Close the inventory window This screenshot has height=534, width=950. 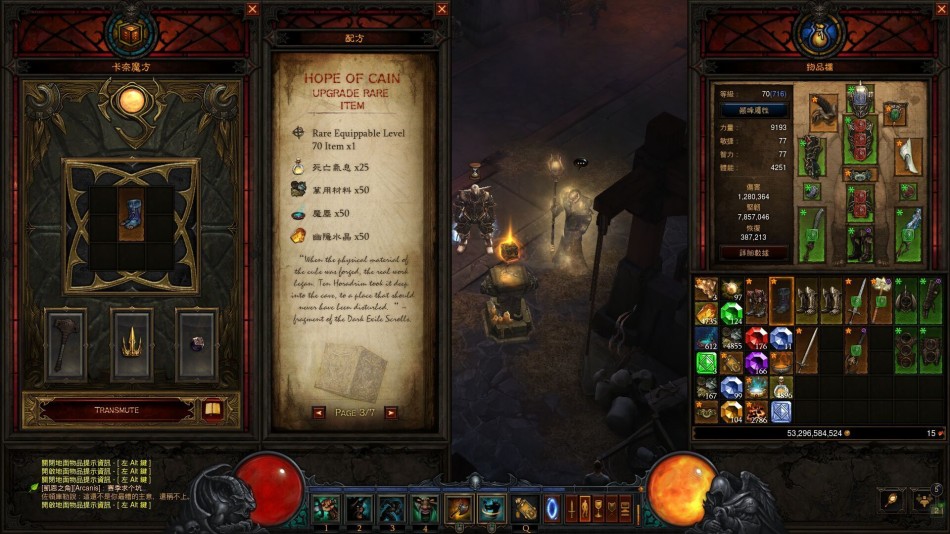pyautogui.click(x=940, y=9)
